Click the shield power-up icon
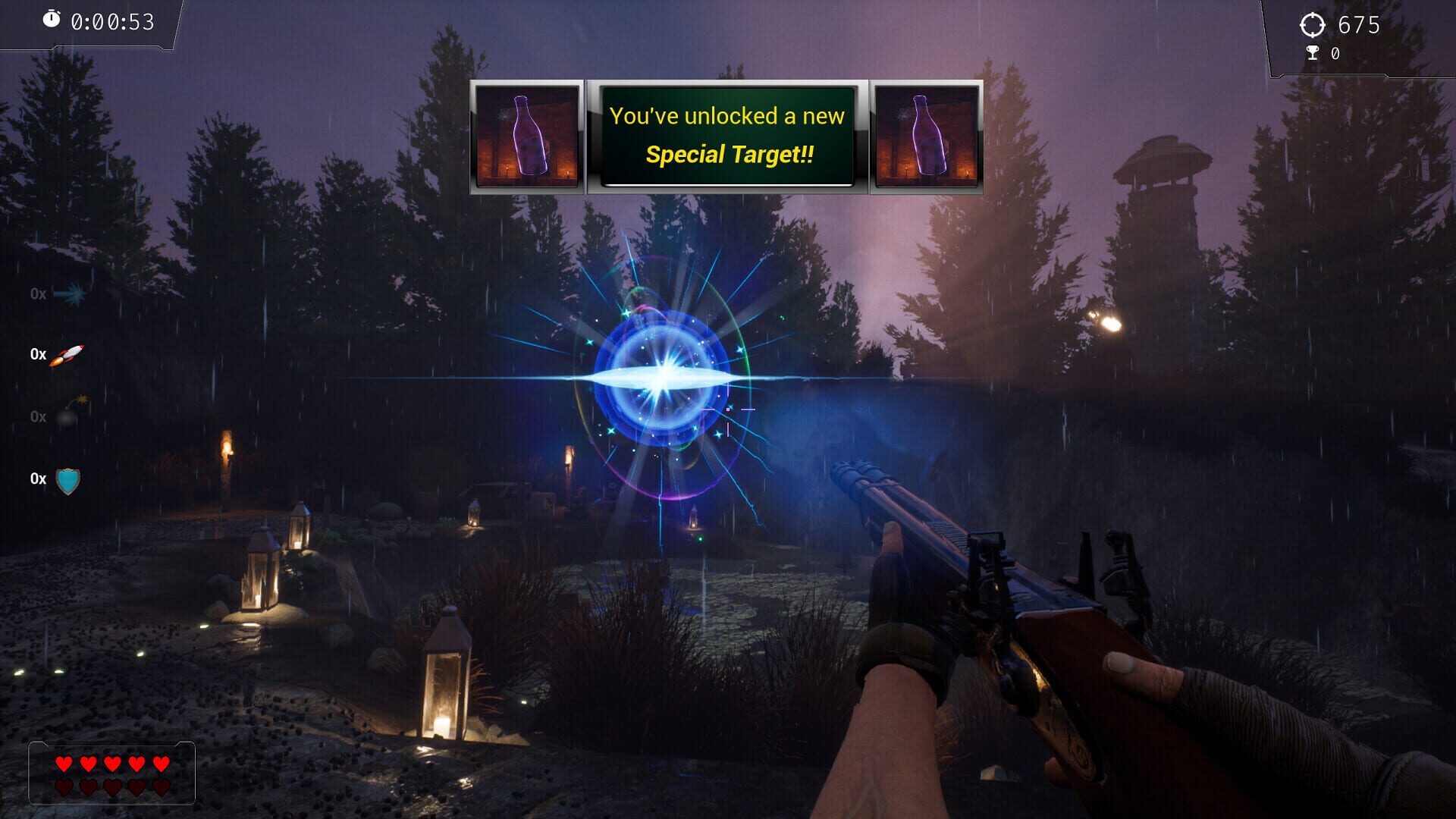This screenshot has height=819, width=1456. click(67, 479)
